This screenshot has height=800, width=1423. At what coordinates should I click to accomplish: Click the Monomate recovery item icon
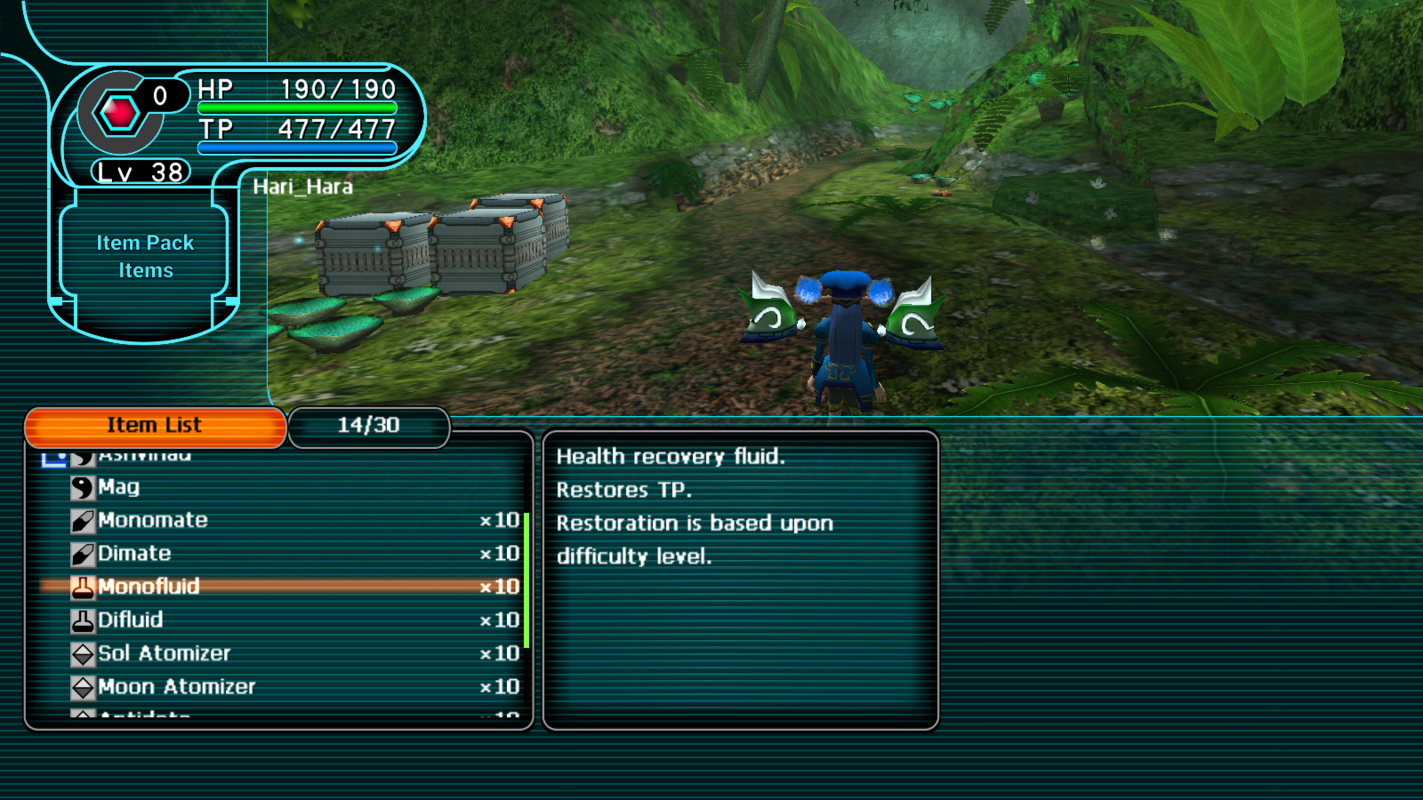pos(85,520)
